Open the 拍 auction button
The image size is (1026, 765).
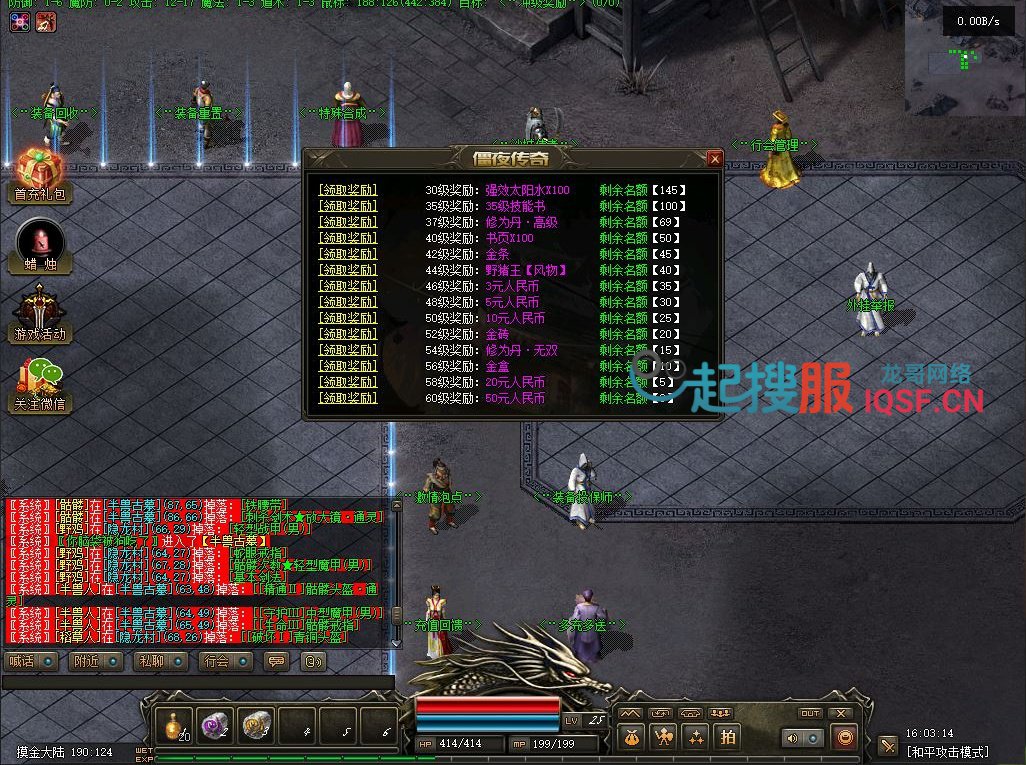(x=727, y=737)
